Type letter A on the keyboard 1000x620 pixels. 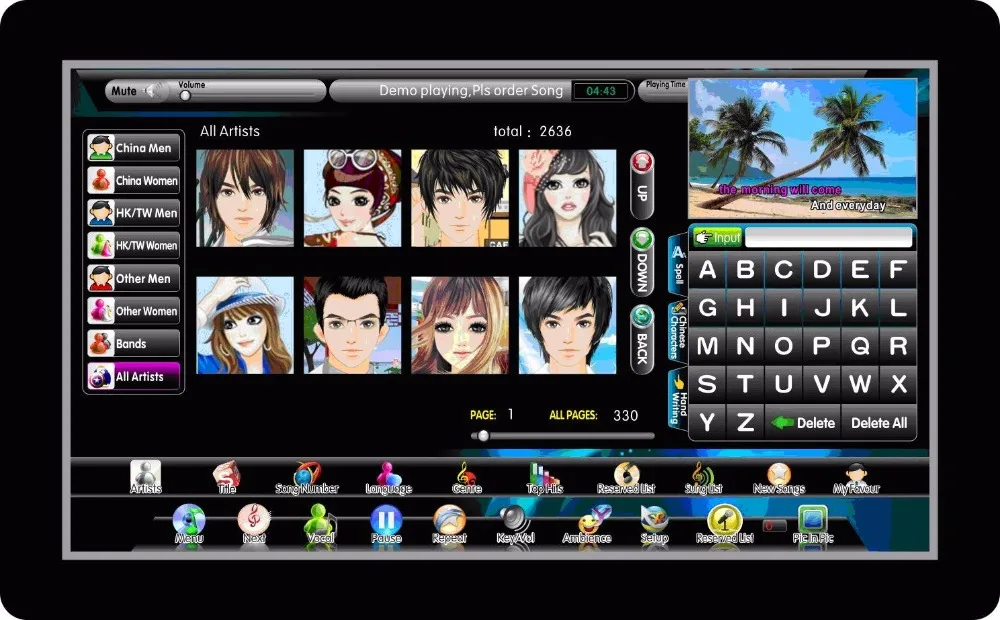(708, 271)
